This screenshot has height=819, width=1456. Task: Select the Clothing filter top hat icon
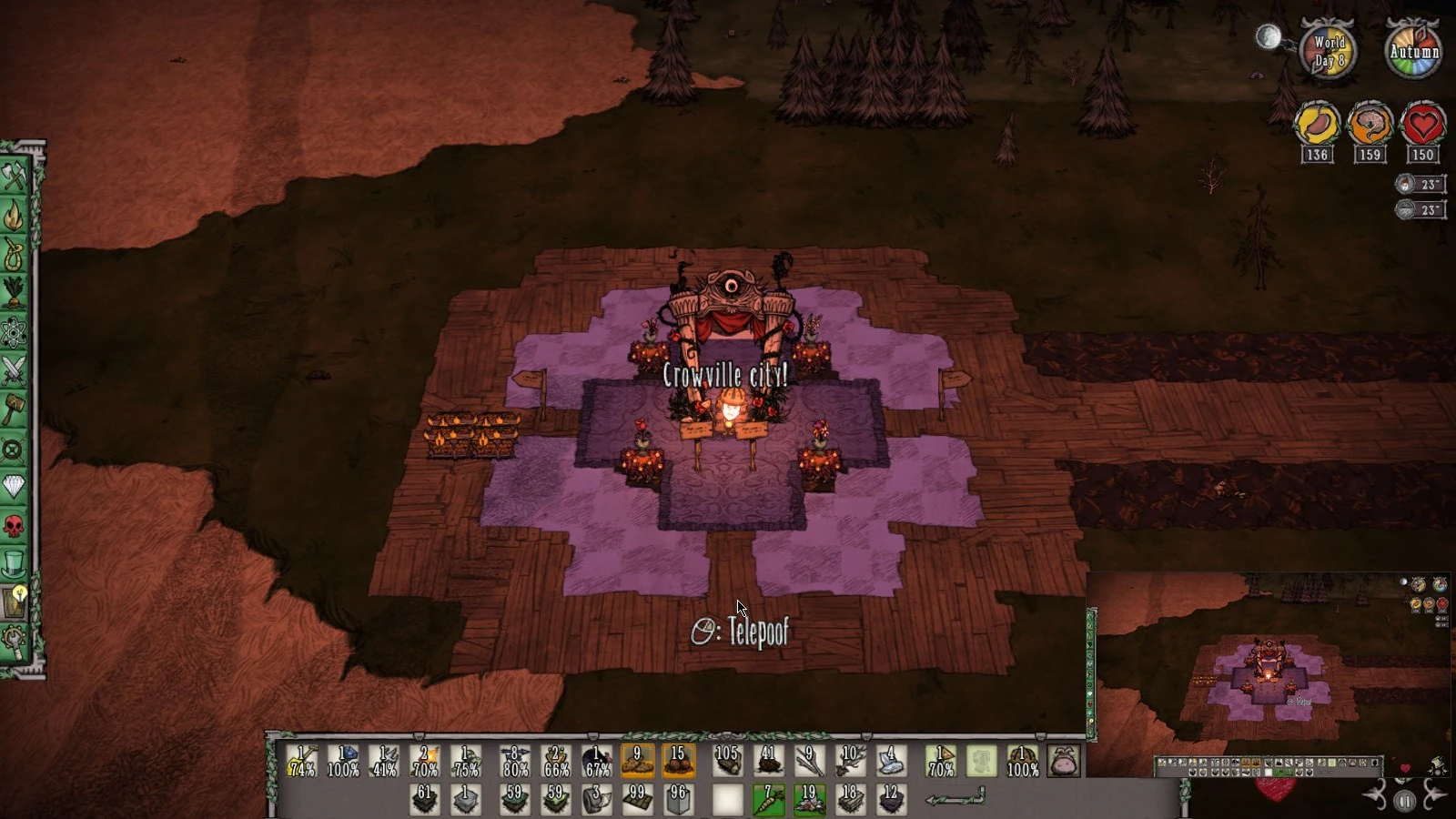[14, 560]
